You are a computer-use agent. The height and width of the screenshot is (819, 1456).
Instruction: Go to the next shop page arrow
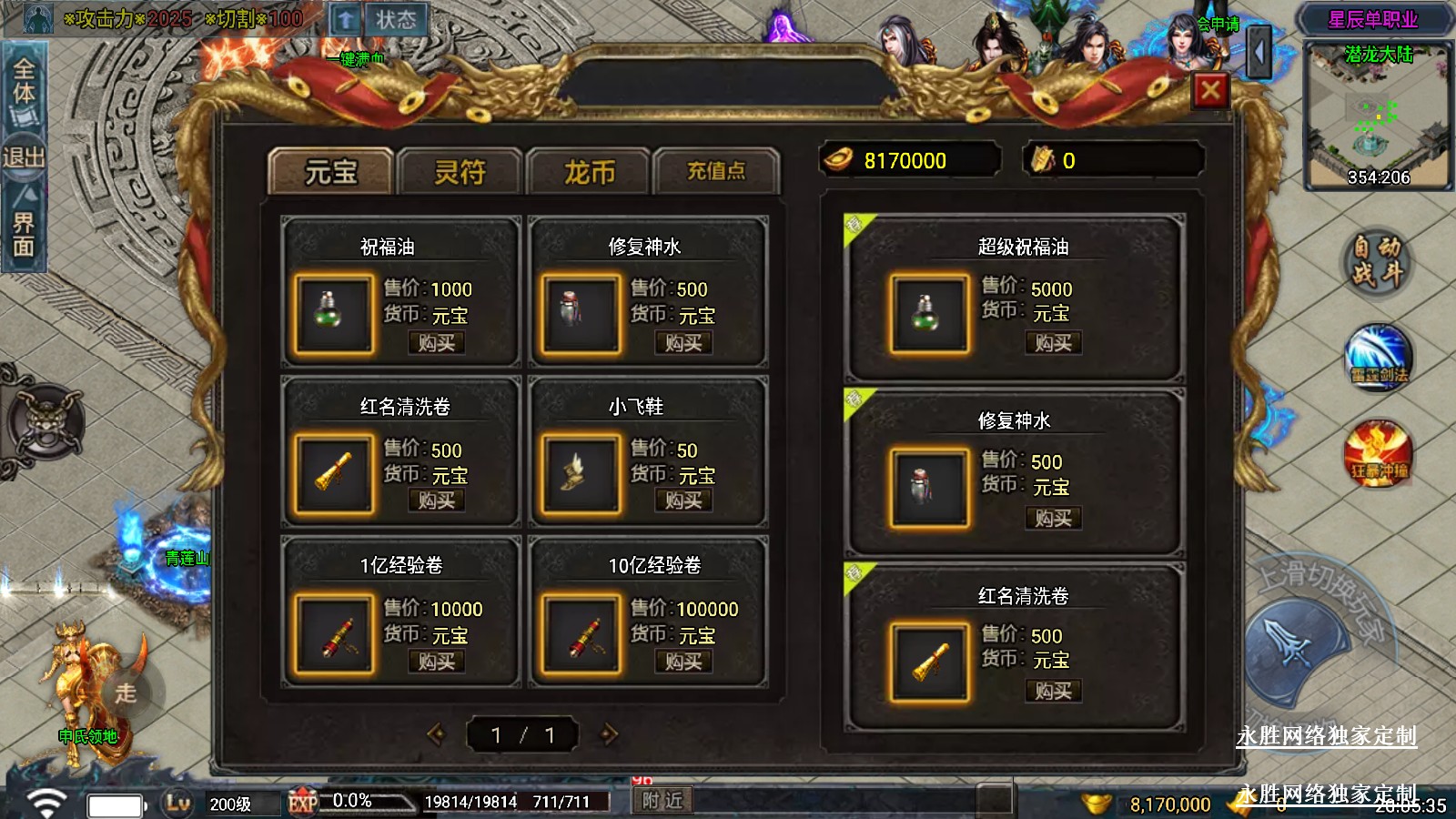click(609, 734)
